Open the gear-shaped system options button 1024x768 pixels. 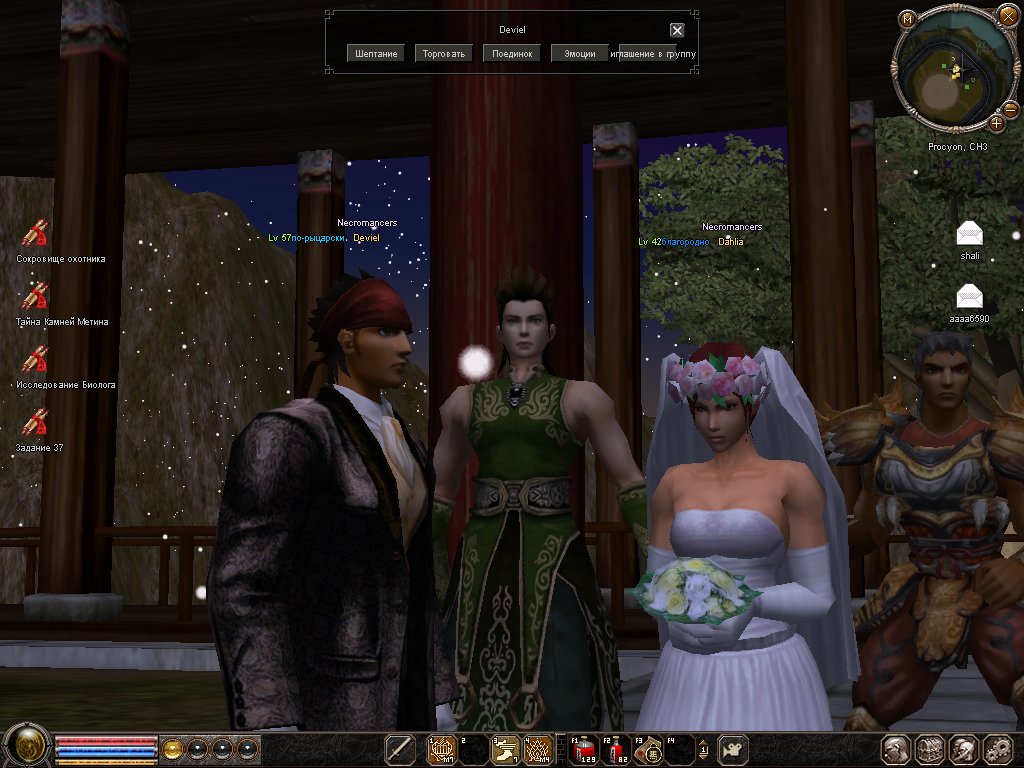click(998, 749)
